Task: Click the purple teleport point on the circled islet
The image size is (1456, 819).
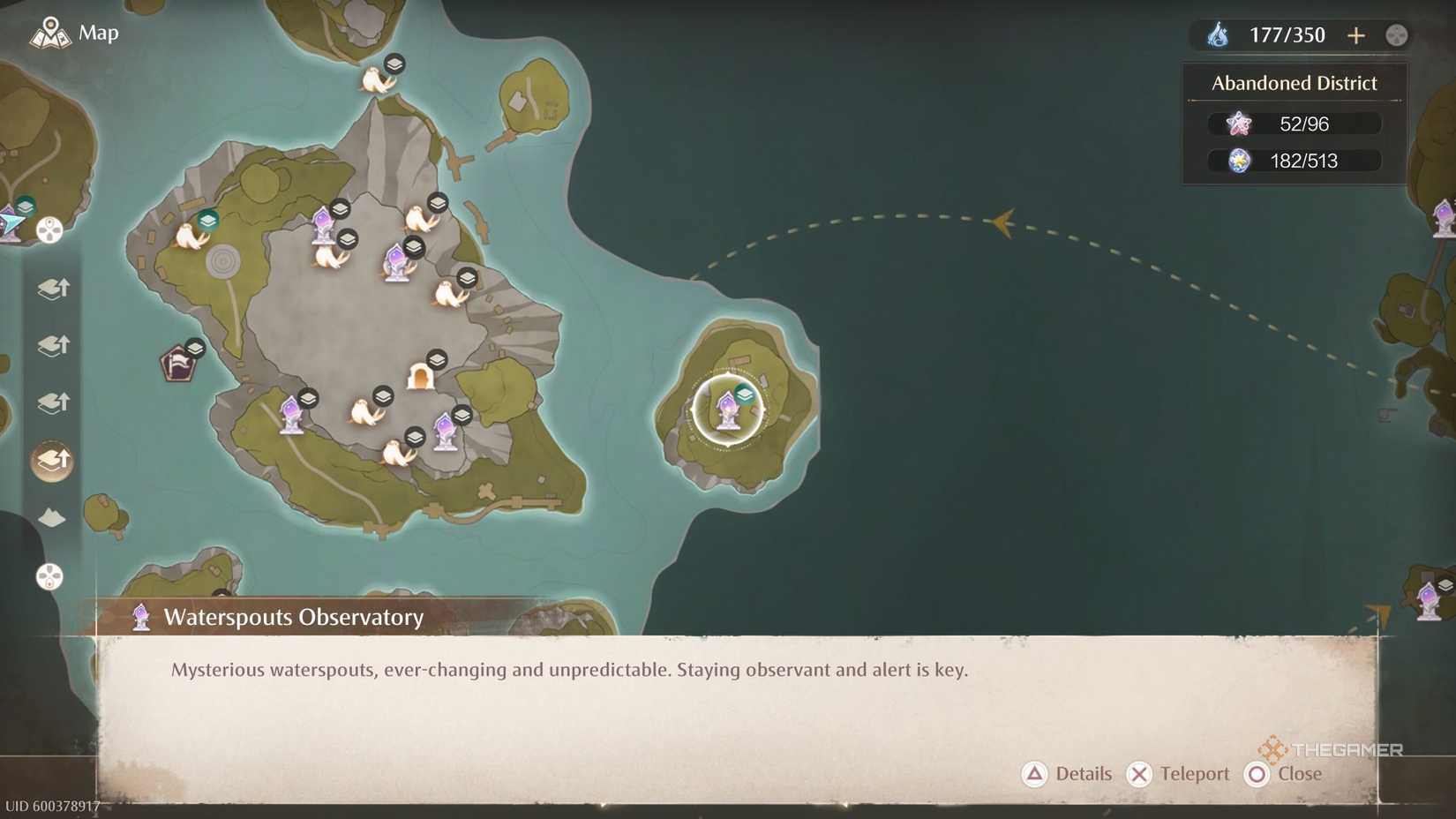Action: [x=727, y=408]
